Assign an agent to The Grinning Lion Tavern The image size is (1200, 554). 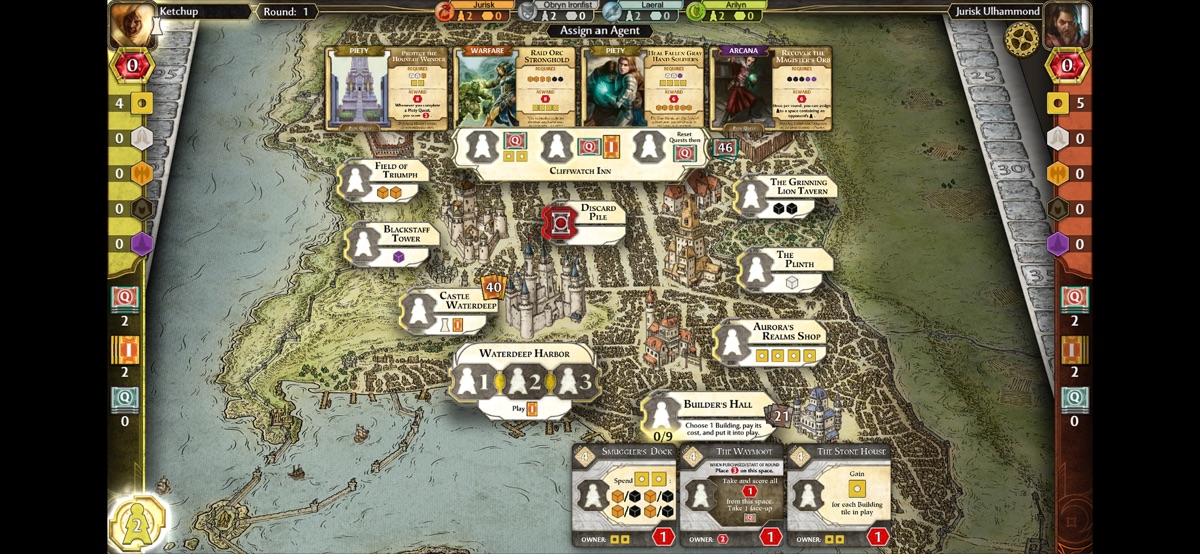point(752,197)
